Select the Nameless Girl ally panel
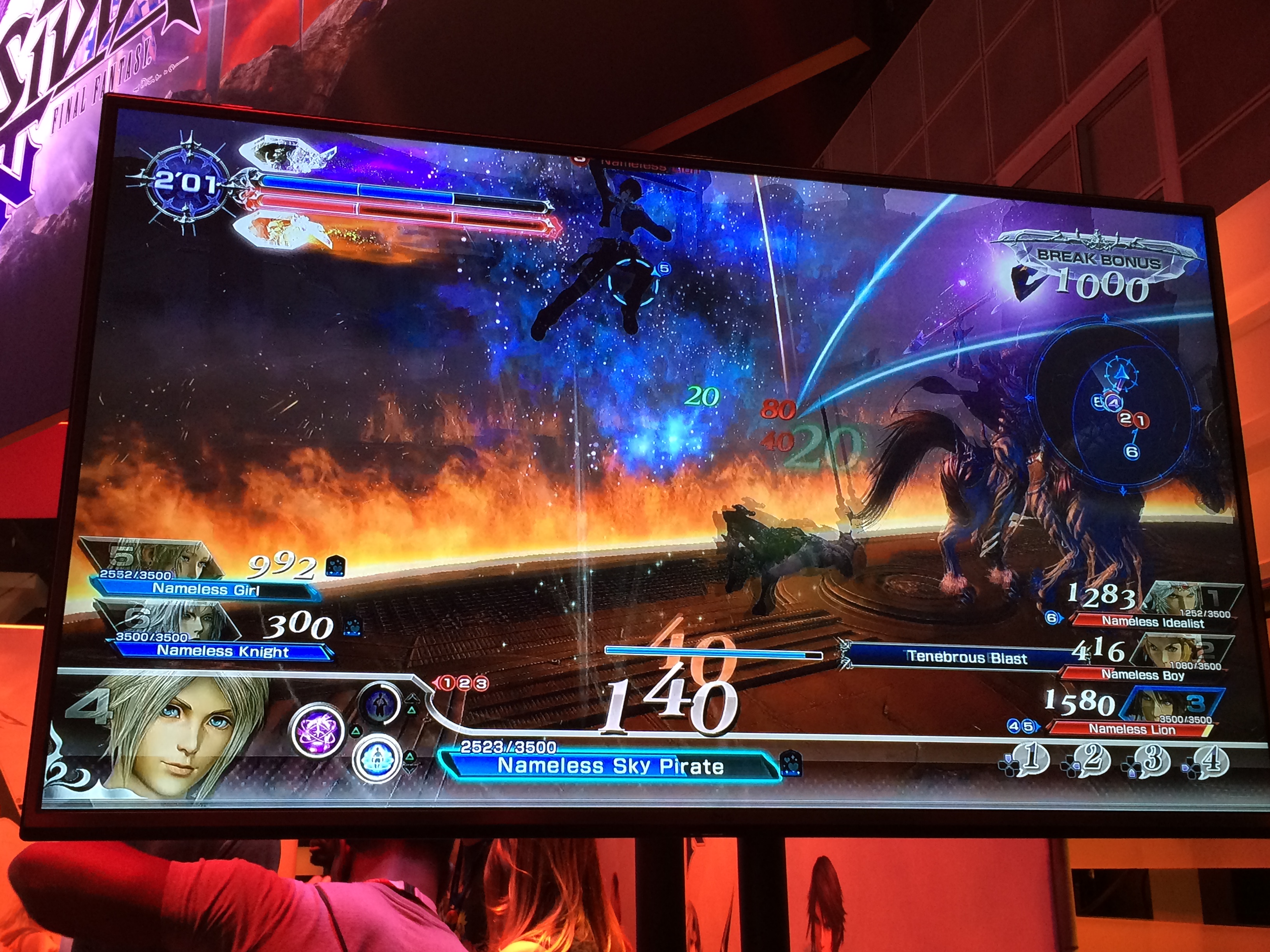This screenshot has height=952, width=1270. 205,589
